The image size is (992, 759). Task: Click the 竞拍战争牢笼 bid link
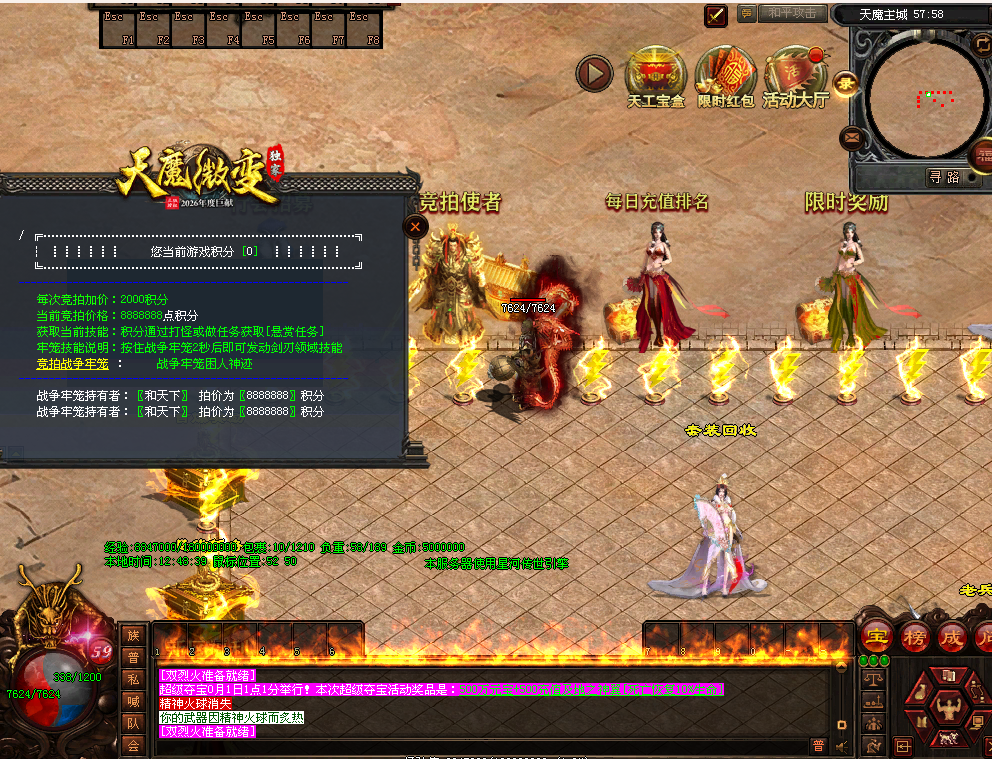coord(73,364)
